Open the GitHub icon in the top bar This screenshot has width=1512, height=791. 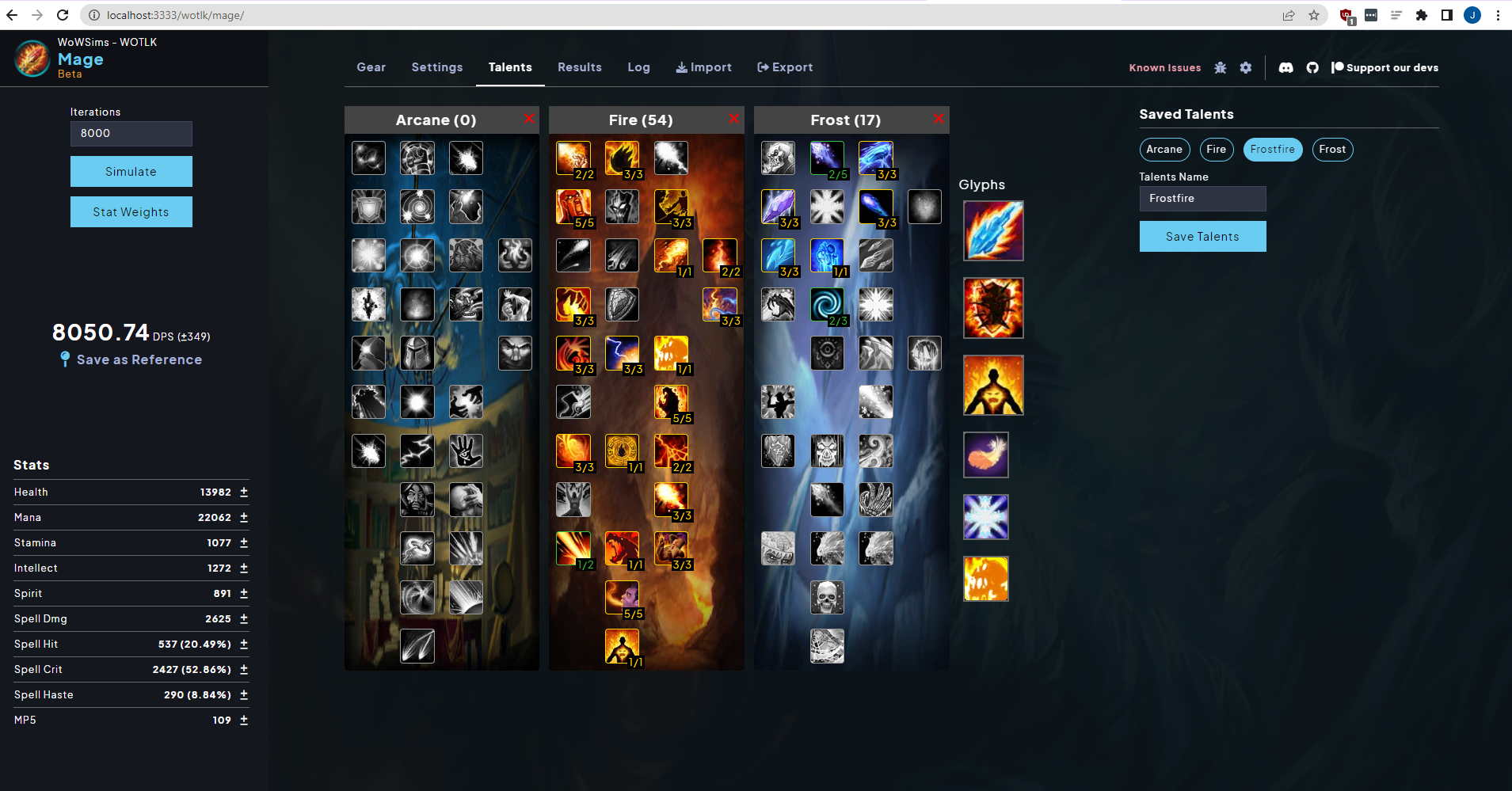click(1312, 67)
